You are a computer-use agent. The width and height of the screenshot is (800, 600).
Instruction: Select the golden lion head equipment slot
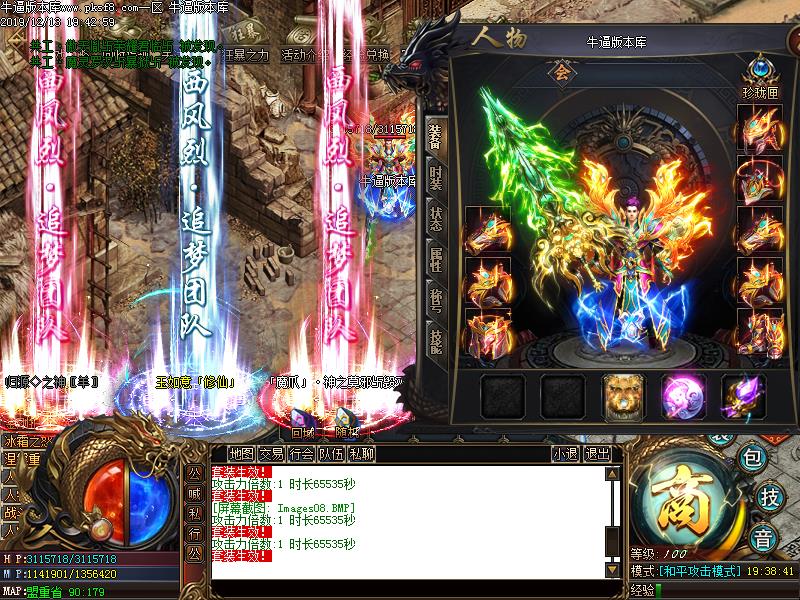click(x=622, y=396)
